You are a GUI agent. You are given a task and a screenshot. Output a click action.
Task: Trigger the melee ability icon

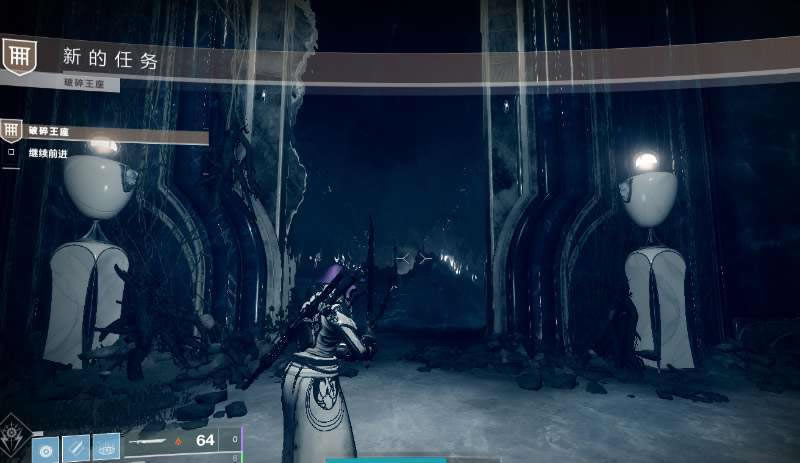pos(76,447)
